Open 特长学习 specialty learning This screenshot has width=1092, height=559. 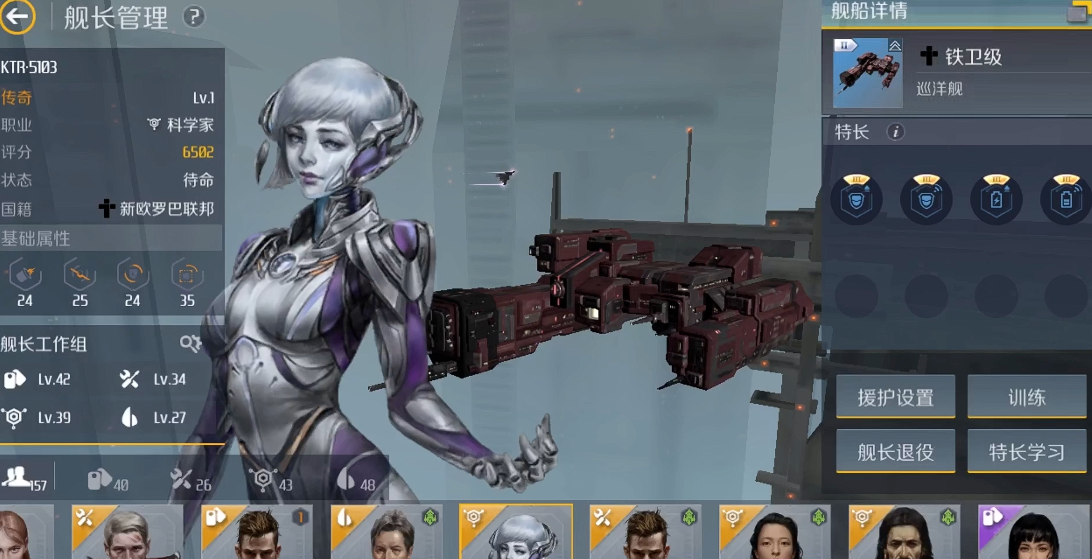pyautogui.click(x=1026, y=451)
